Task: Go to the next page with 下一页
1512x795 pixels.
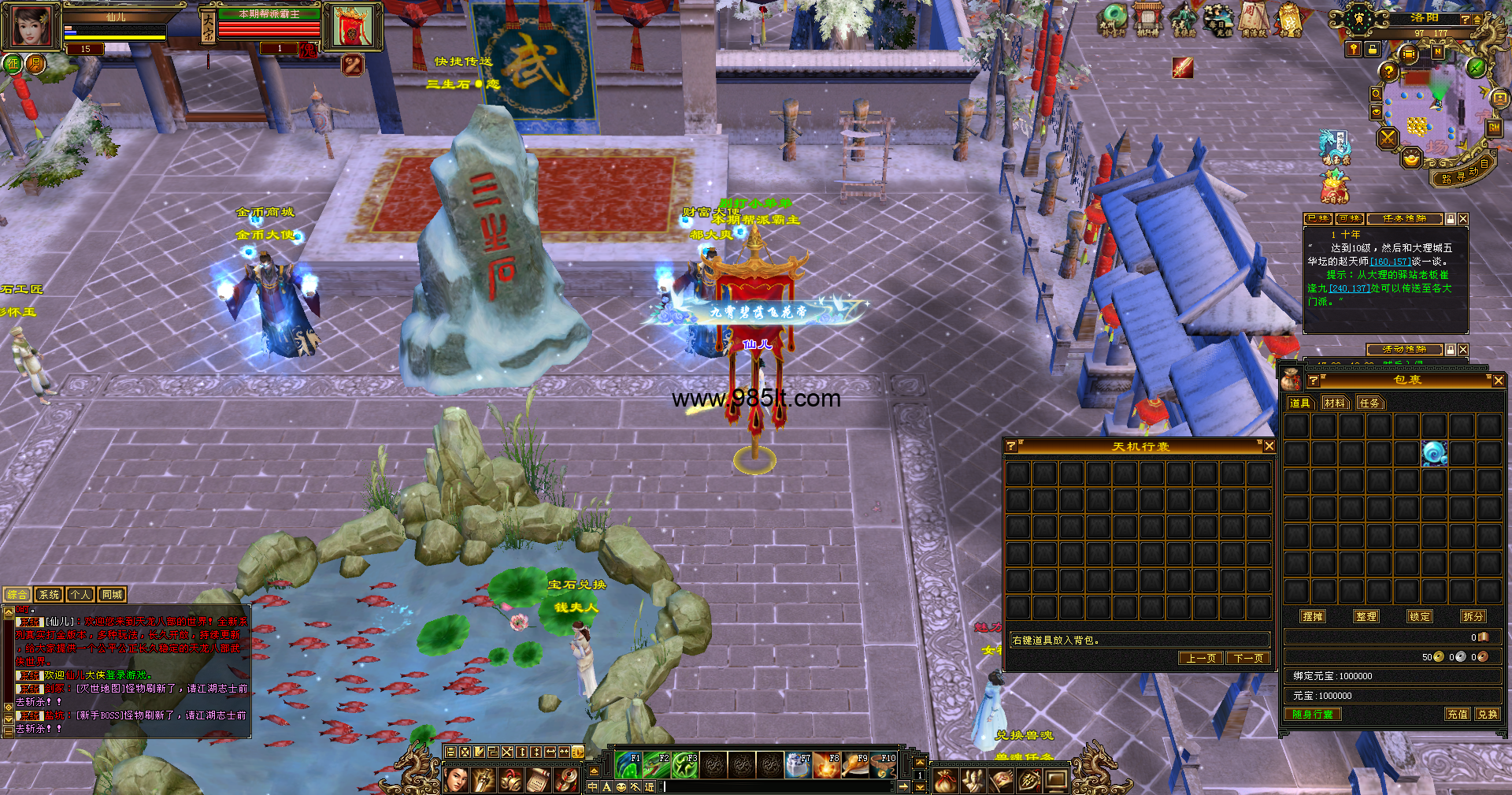Action: click(1248, 658)
